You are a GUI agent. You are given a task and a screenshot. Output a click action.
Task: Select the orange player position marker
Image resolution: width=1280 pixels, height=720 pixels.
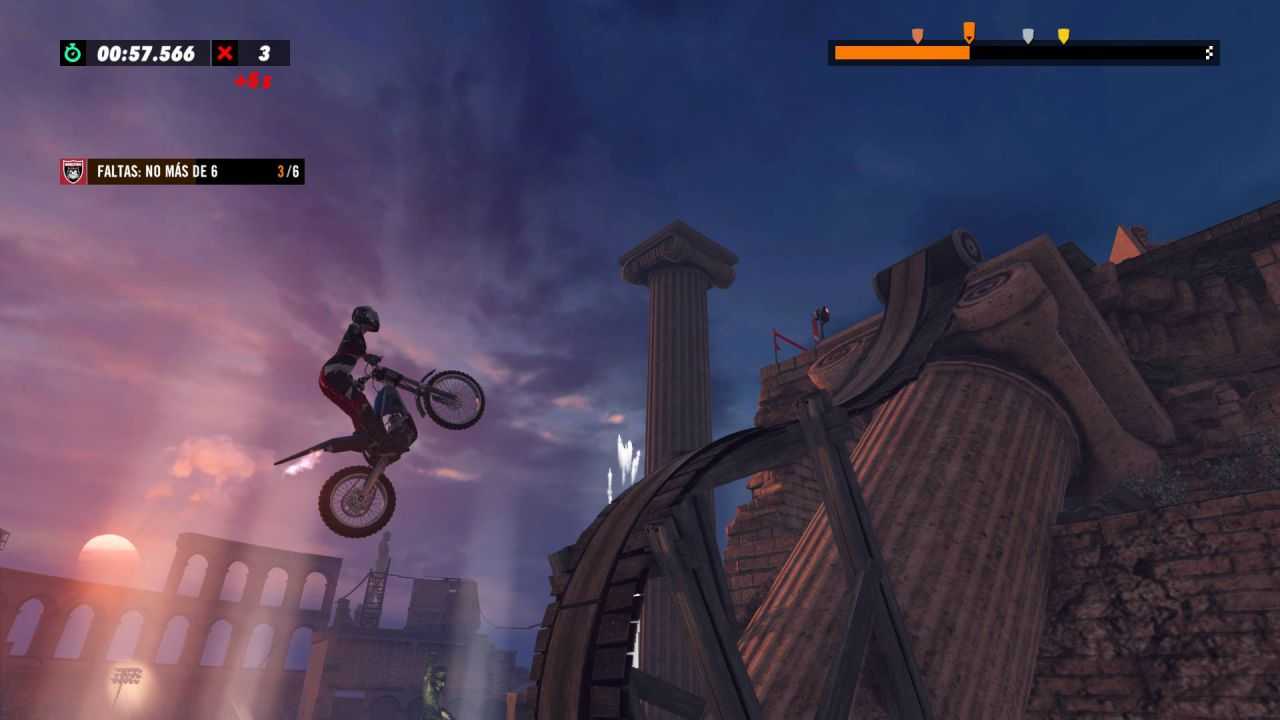[966, 31]
